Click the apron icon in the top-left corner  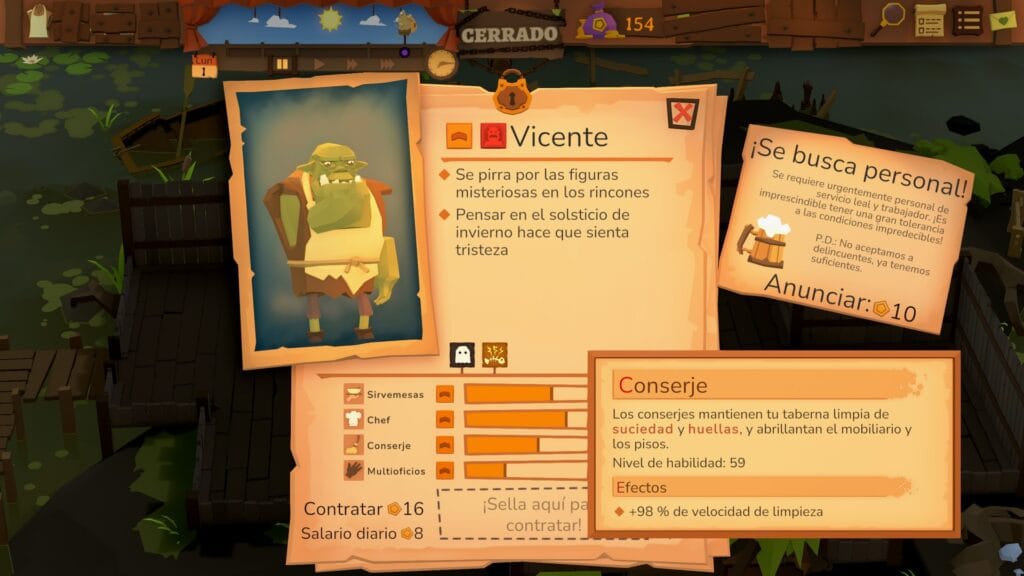pyautogui.click(x=38, y=20)
